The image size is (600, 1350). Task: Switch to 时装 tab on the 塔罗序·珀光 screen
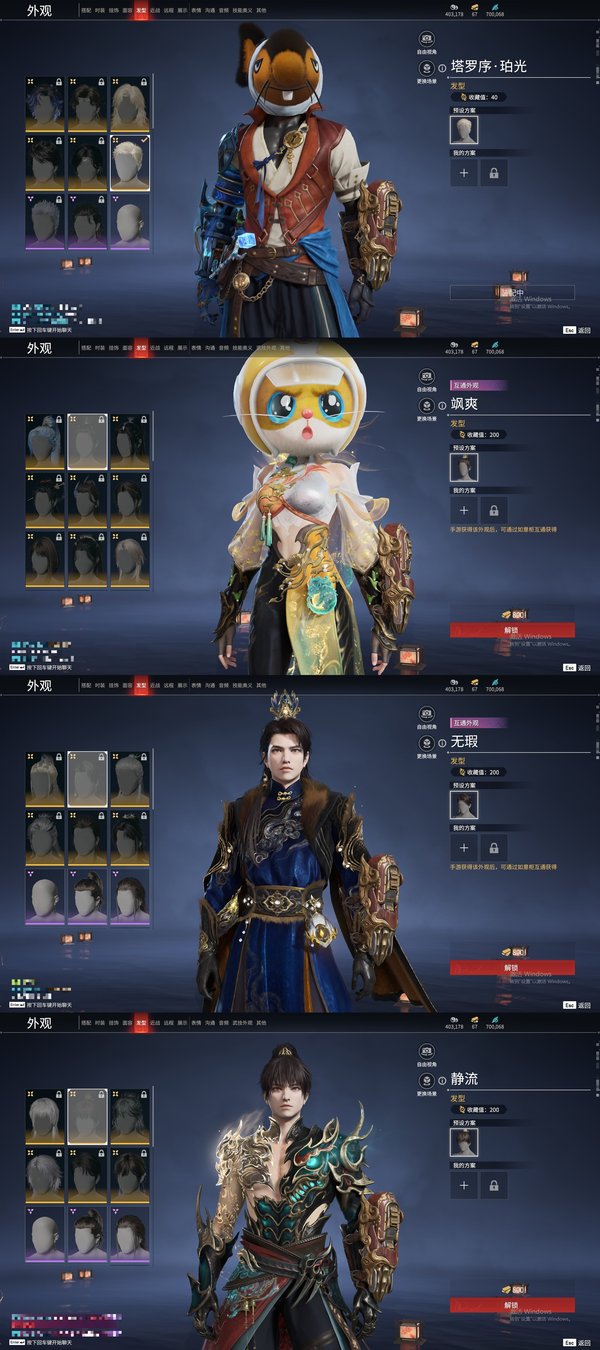(100, 10)
